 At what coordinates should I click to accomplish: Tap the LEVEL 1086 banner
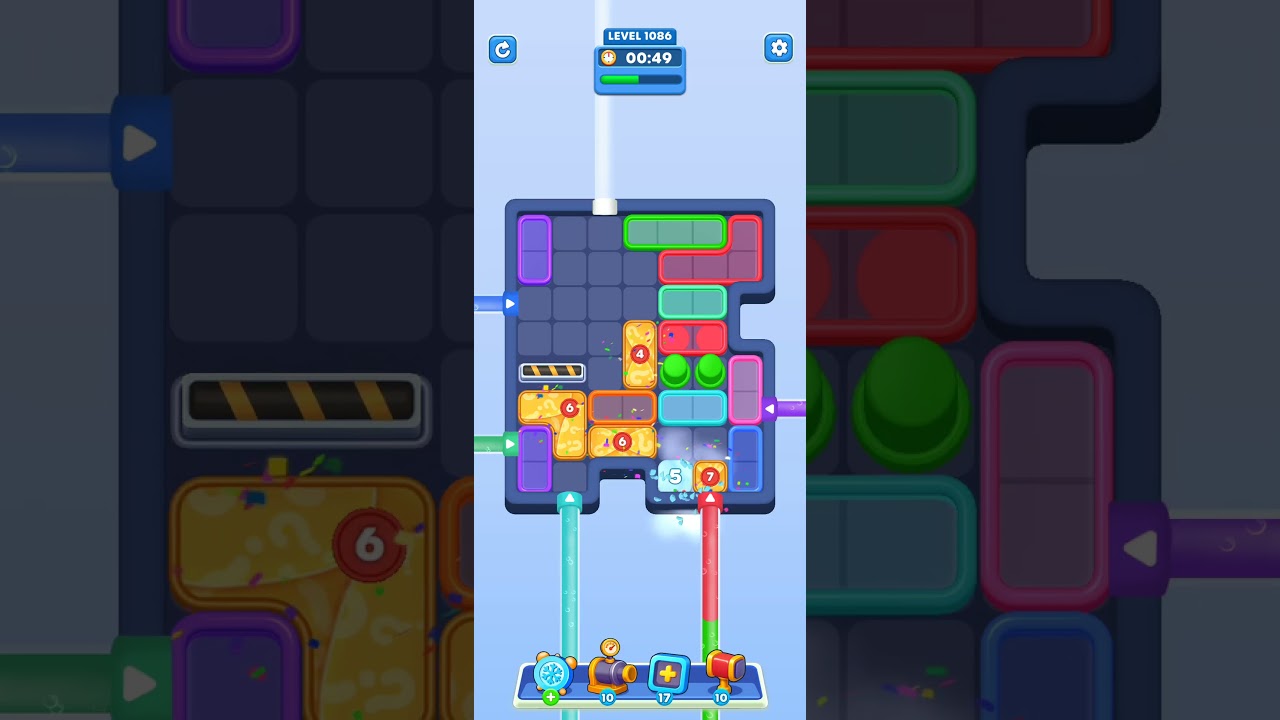pos(640,35)
